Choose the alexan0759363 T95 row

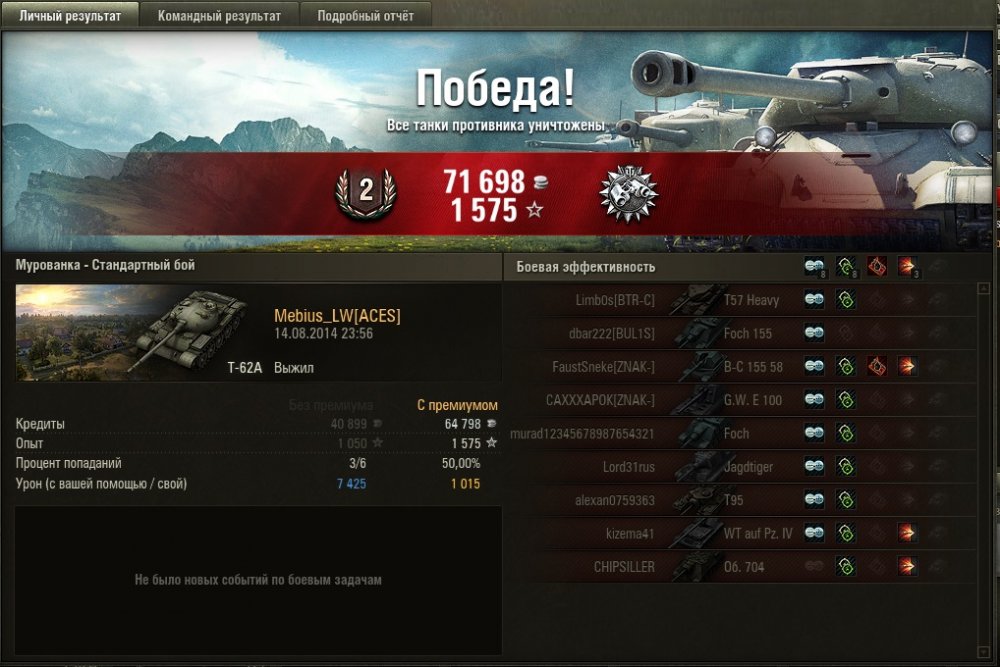[738, 500]
